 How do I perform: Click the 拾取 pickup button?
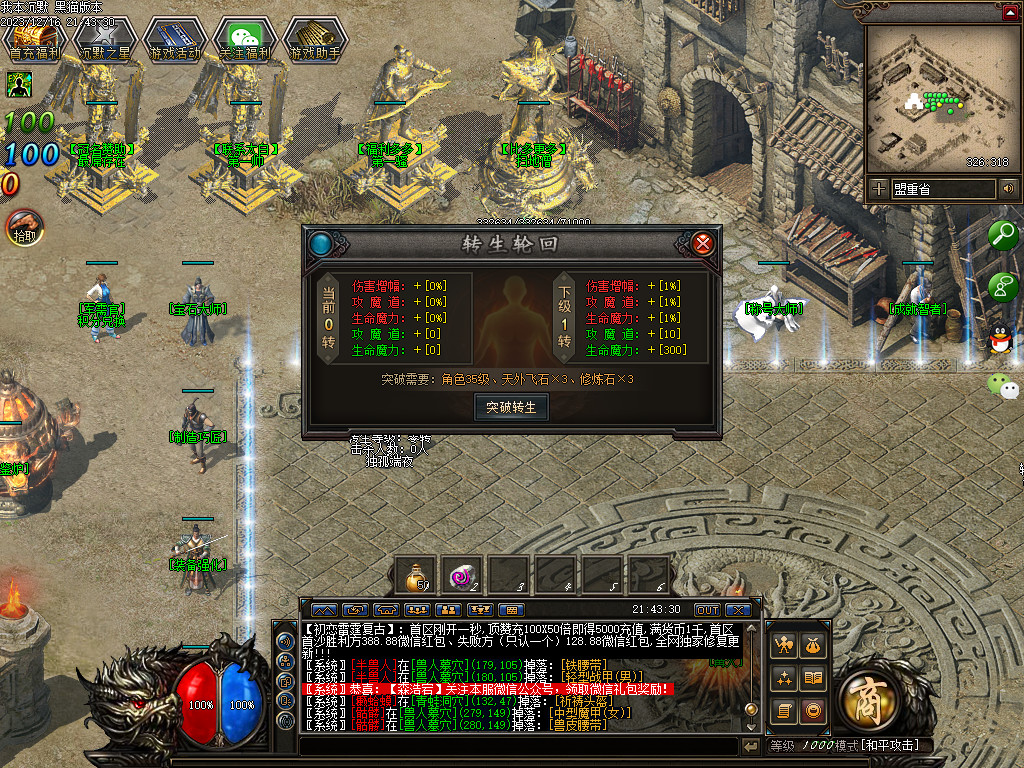[24, 229]
